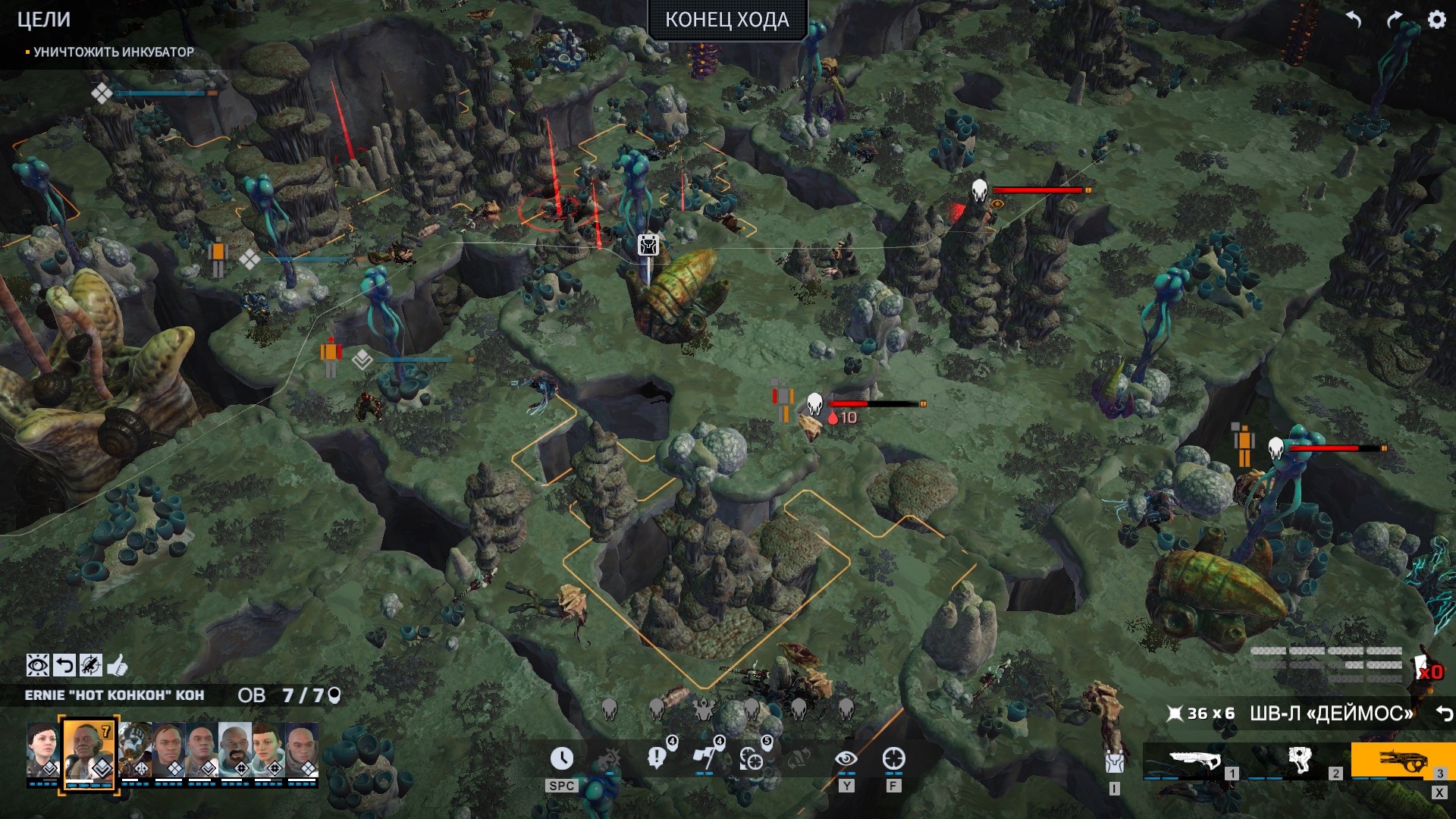Image resolution: width=1456 pixels, height=819 pixels.
Task: Select the Деймос weapon in slot 3
Action: click(x=1401, y=761)
